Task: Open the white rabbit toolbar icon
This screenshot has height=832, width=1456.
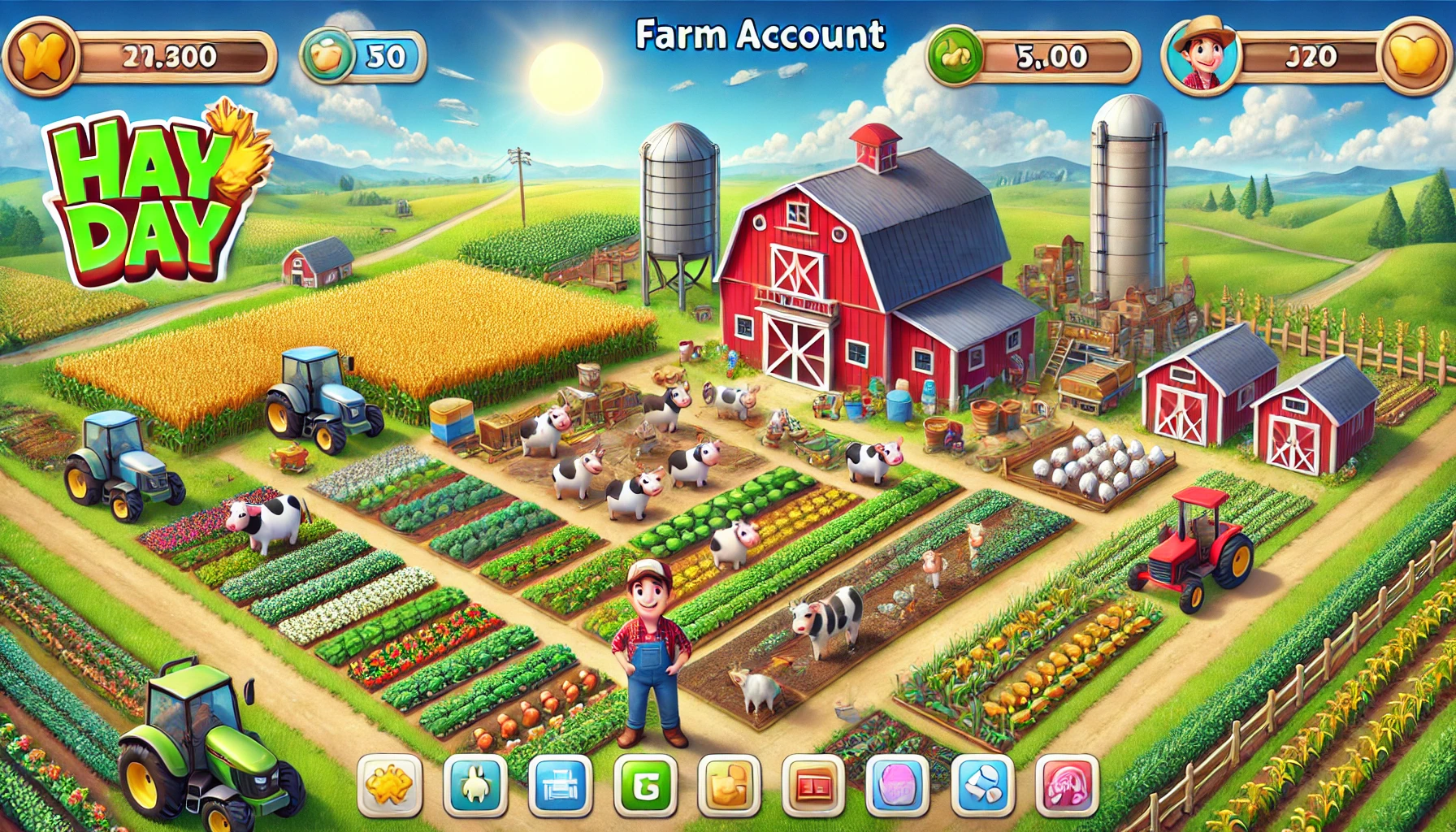Action: point(475,786)
